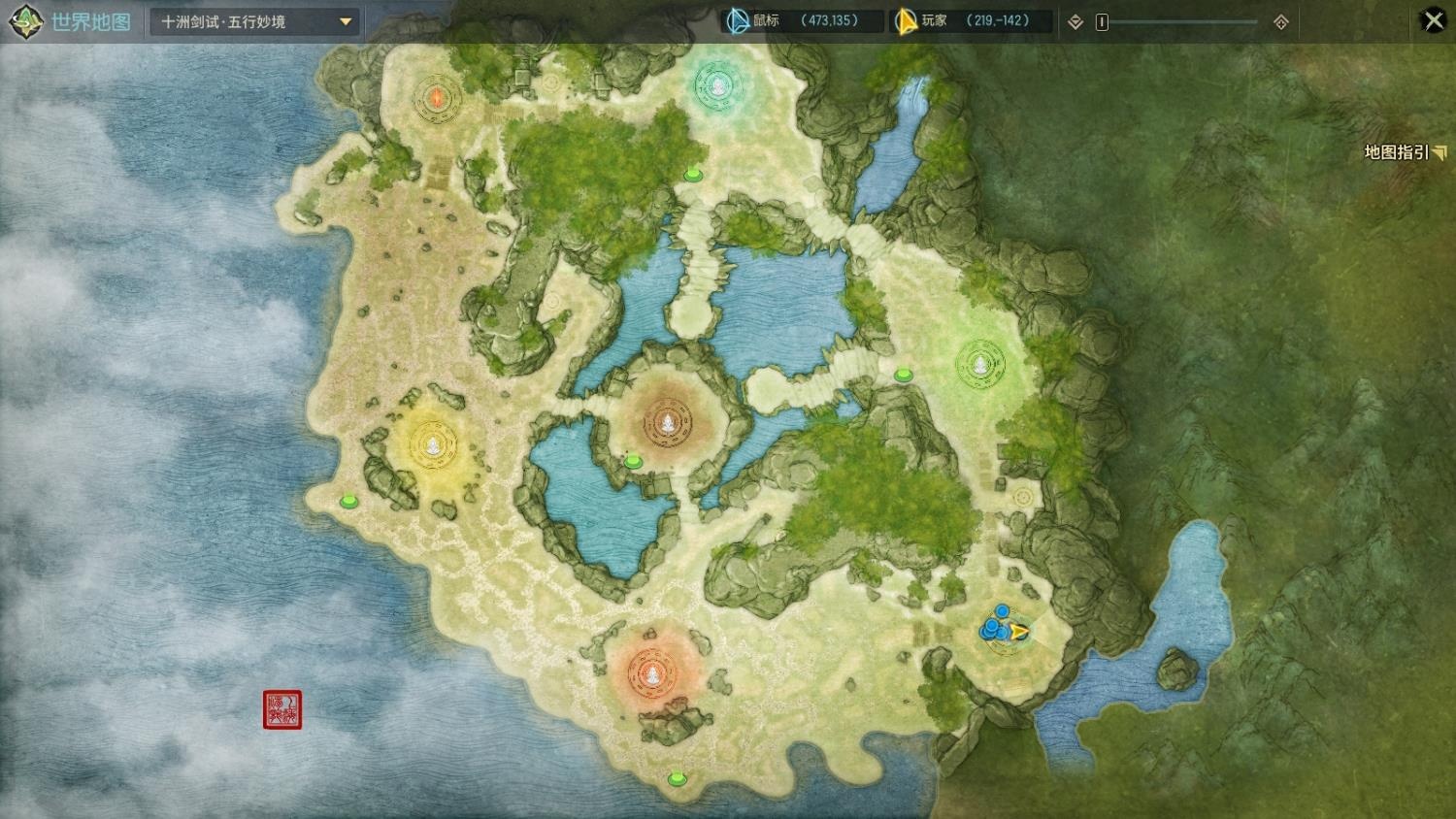Select the cyan altar marker on the map
1456x819 pixels.
coord(717,87)
